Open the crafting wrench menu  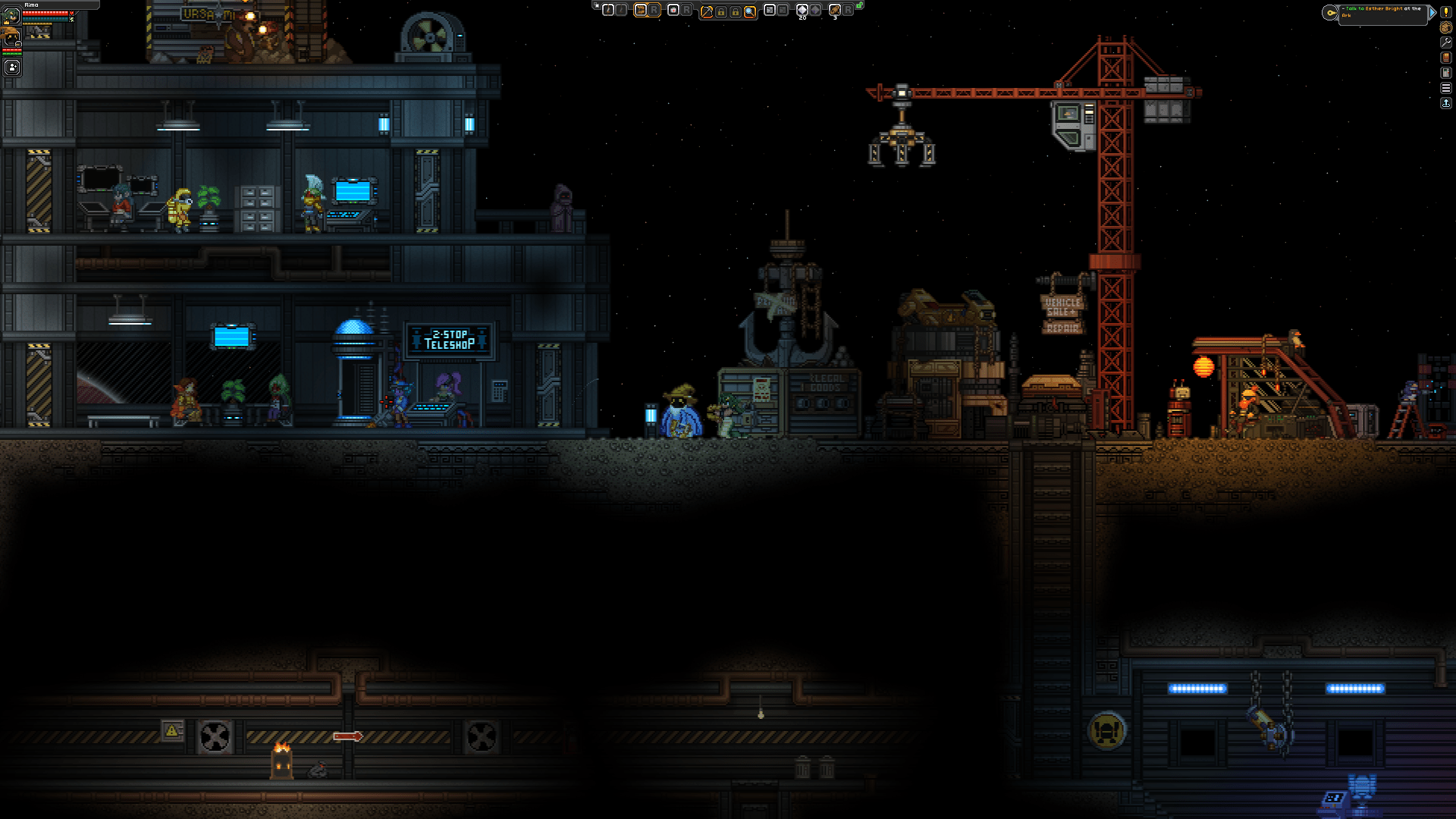coord(1446,42)
